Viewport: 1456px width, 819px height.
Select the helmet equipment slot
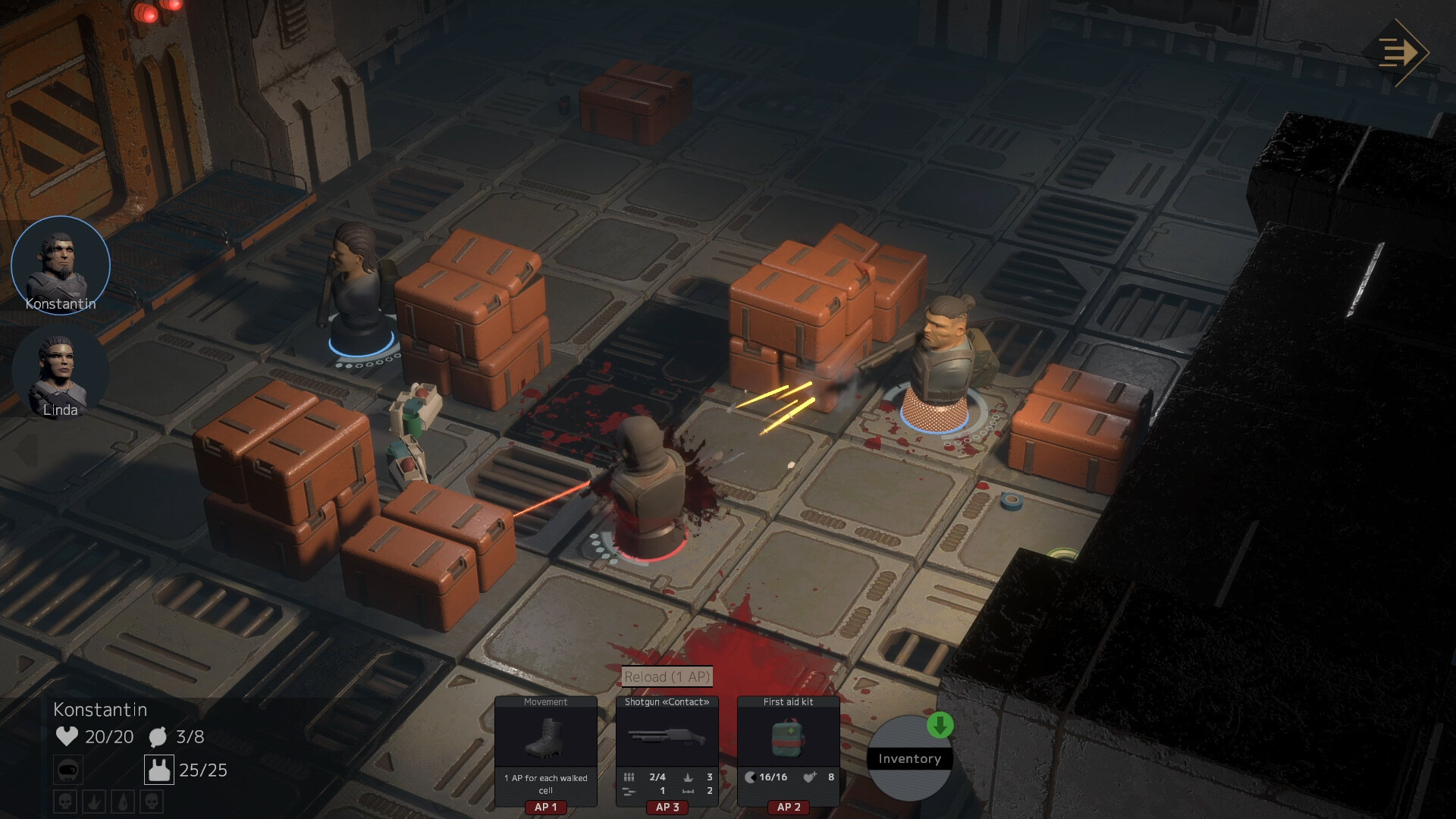click(x=67, y=770)
